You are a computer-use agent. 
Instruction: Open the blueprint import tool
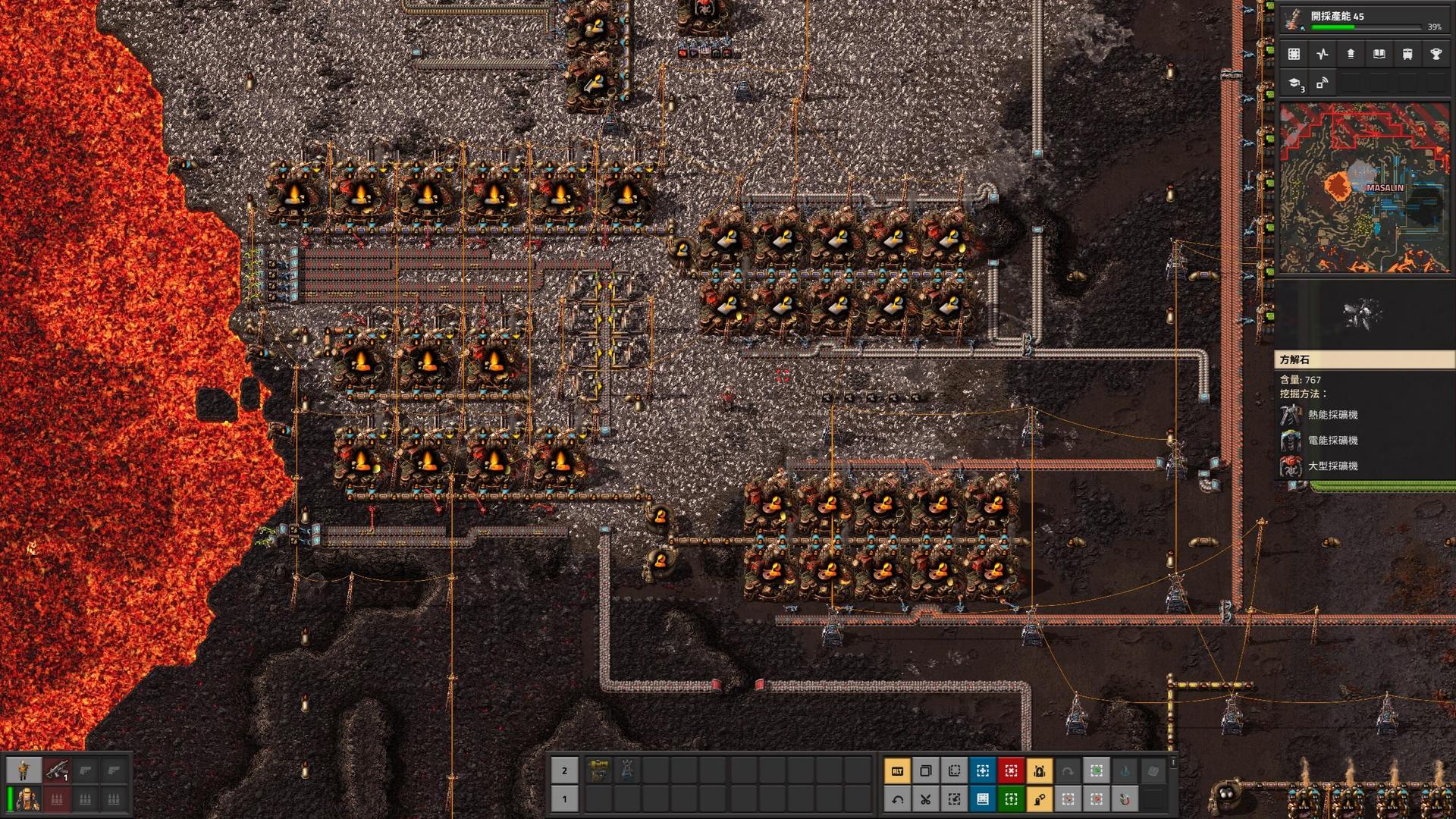tap(983, 800)
